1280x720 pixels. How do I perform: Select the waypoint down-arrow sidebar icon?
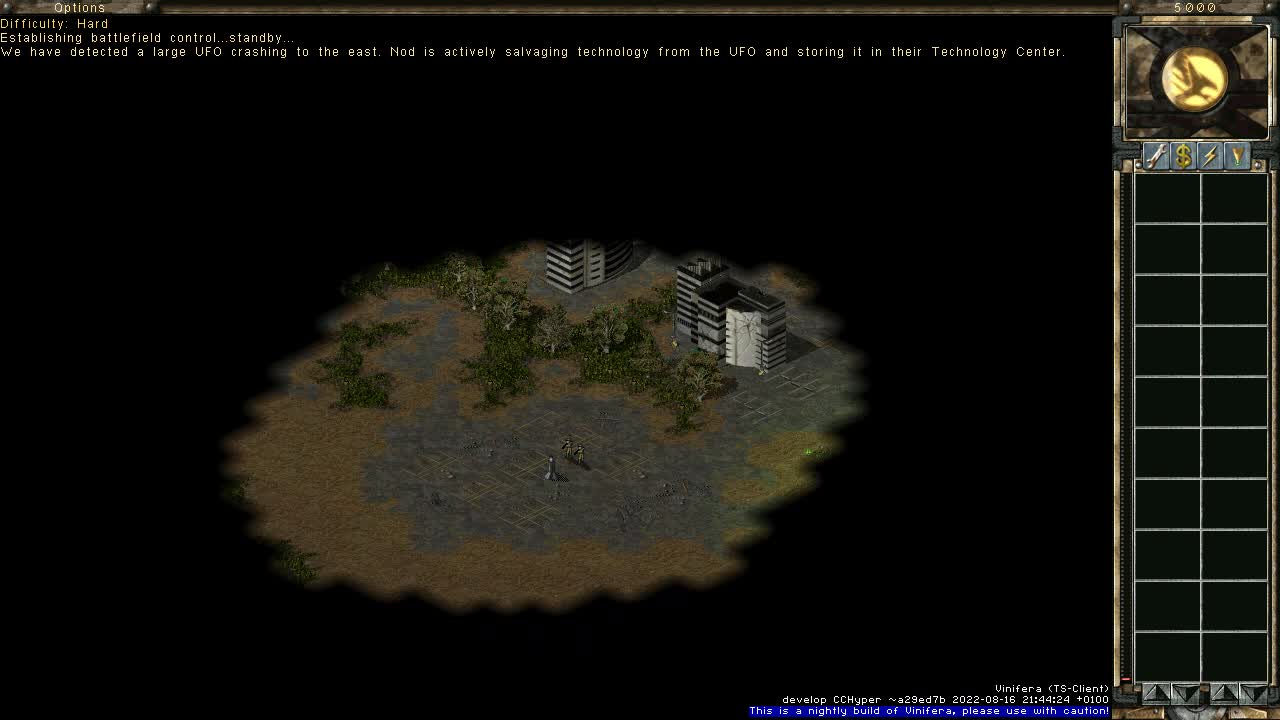pos(1236,155)
